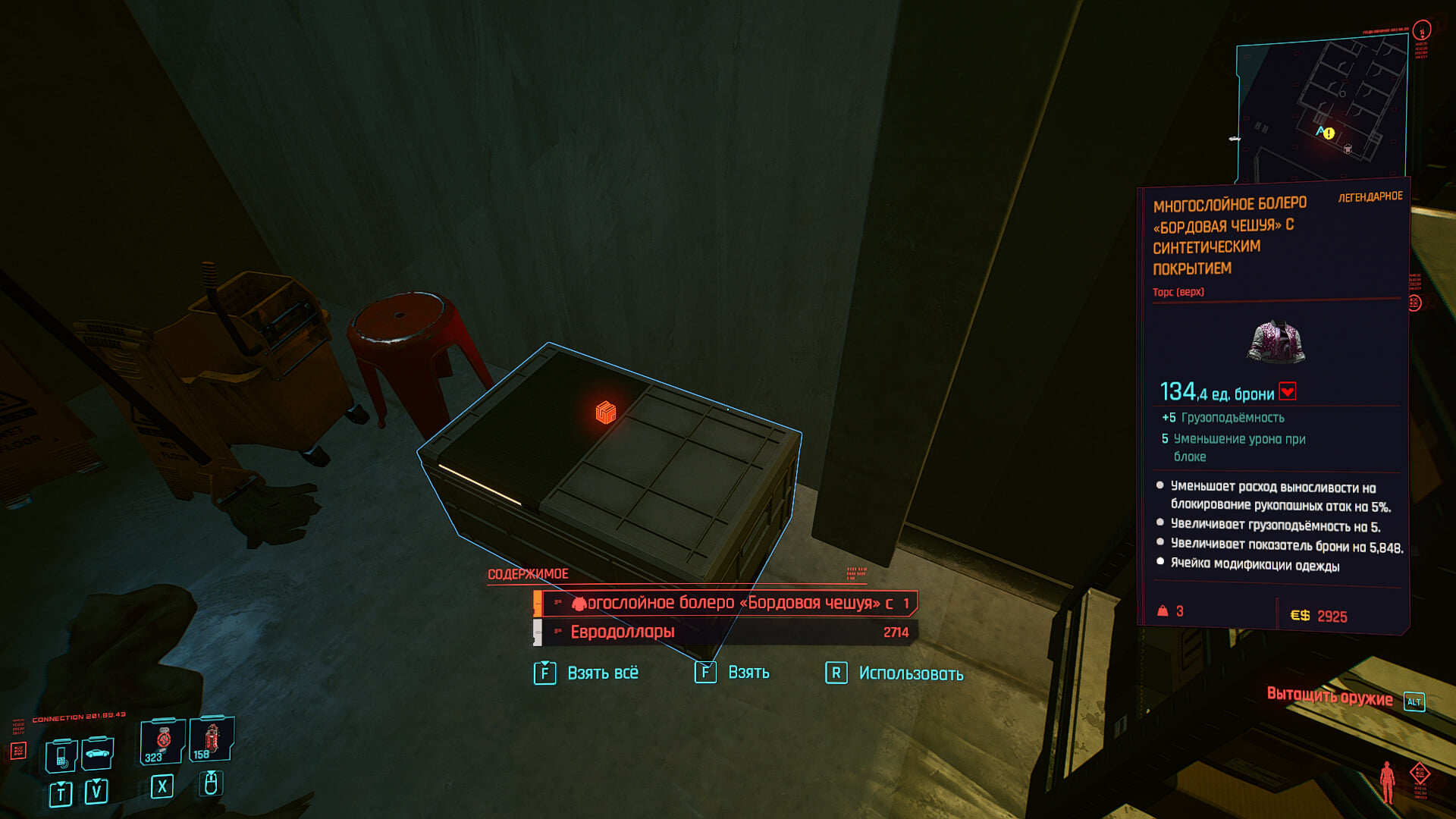
Task: Select the layered bolero loot row
Action: click(x=728, y=604)
